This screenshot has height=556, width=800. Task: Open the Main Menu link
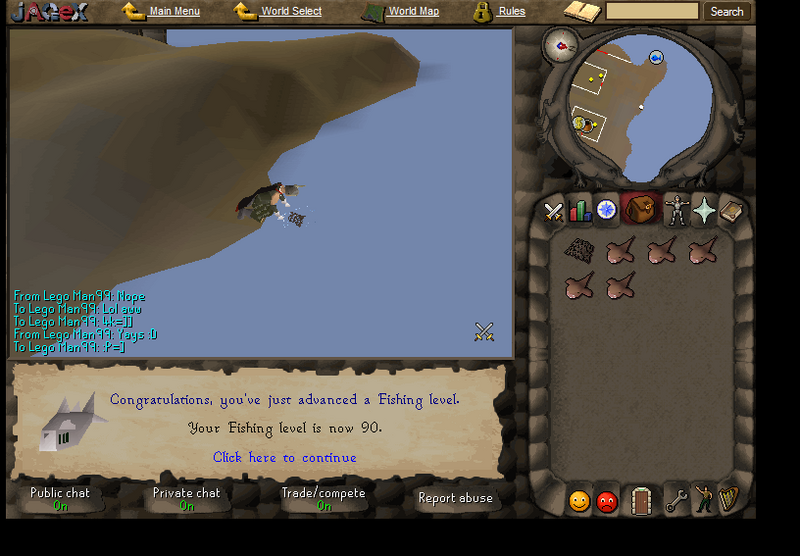tap(174, 12)
